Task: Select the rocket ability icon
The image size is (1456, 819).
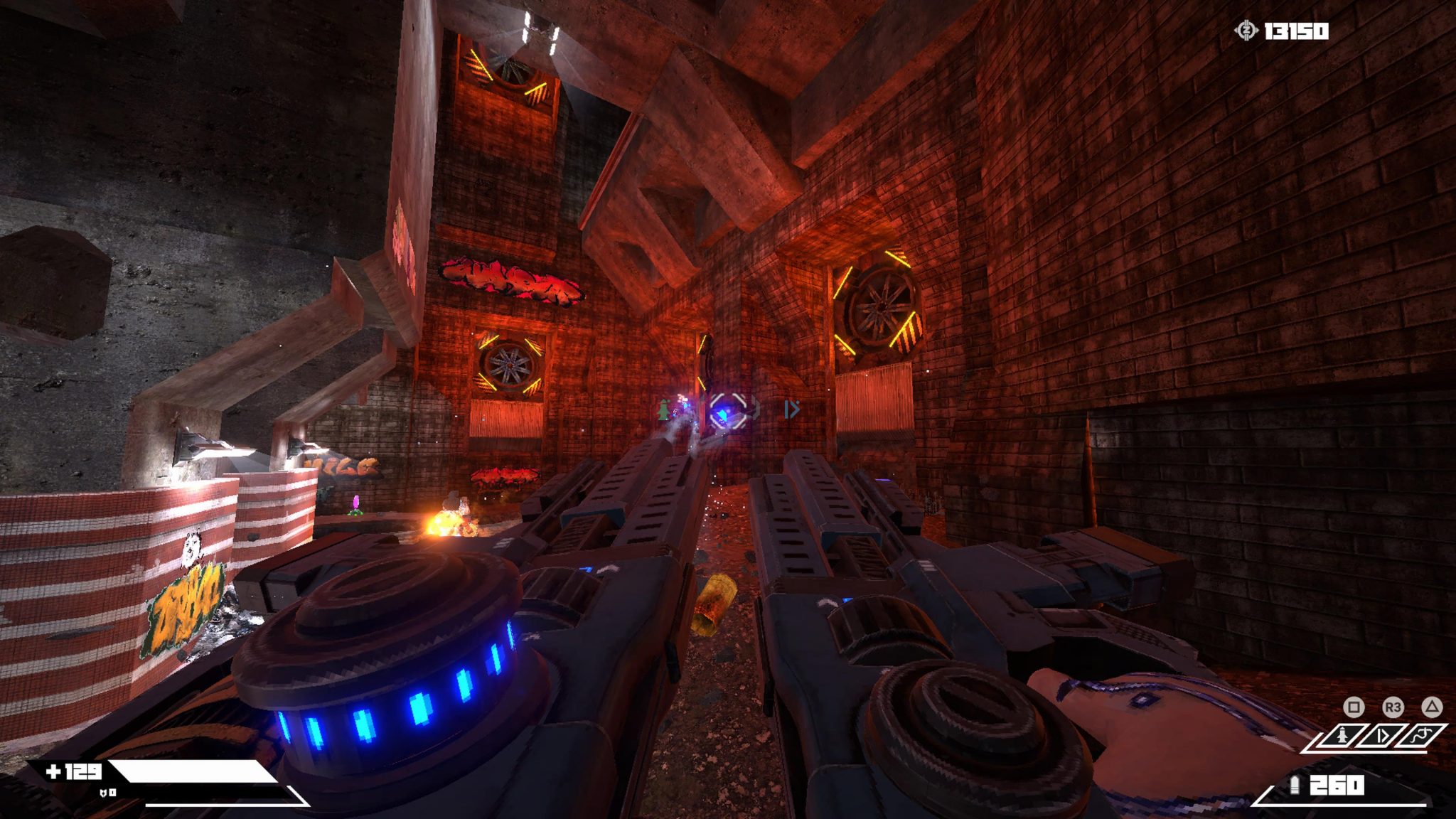Action: (1343, 735)
